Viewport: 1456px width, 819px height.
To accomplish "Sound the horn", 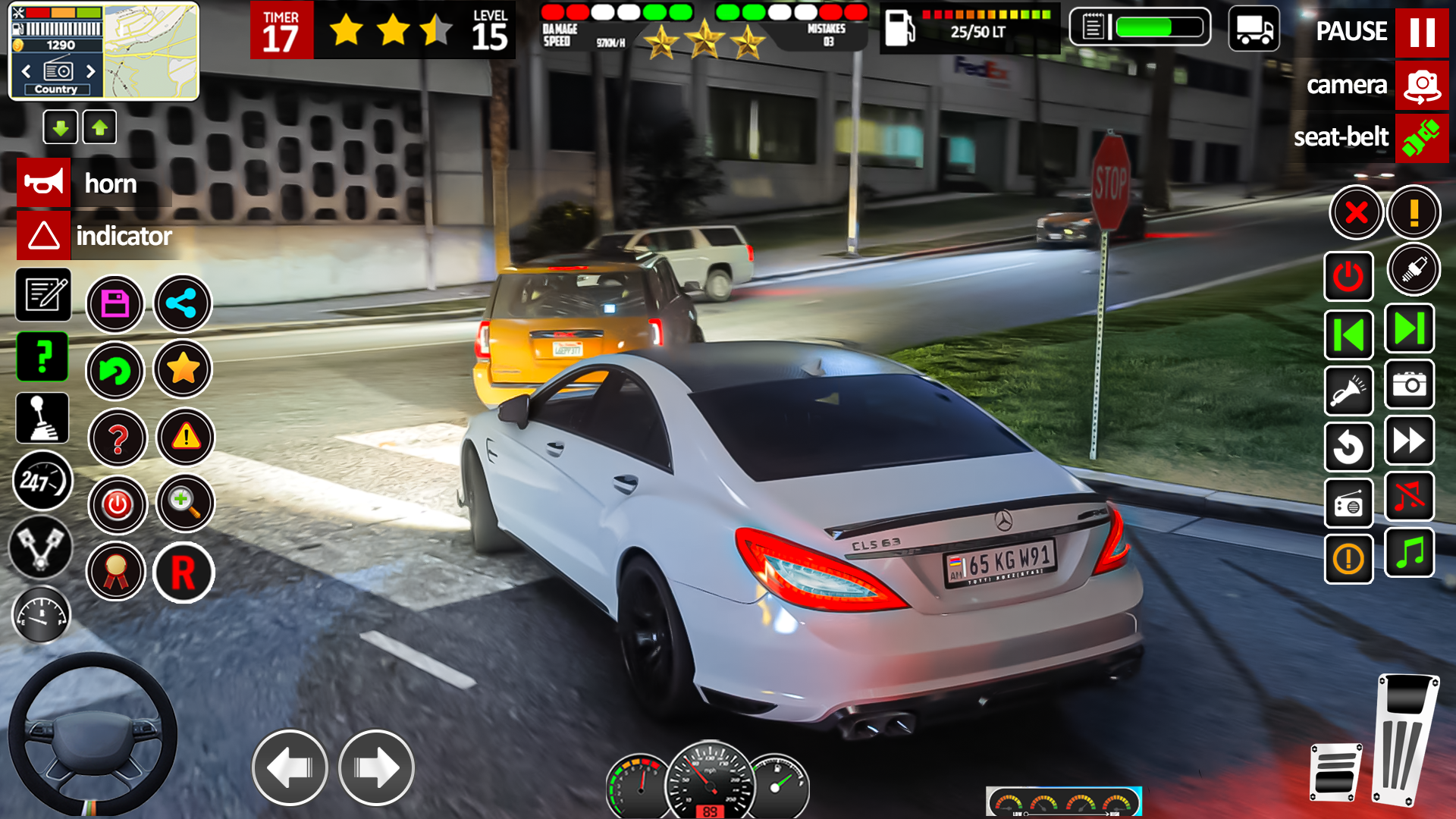I will tap(43, 183).
